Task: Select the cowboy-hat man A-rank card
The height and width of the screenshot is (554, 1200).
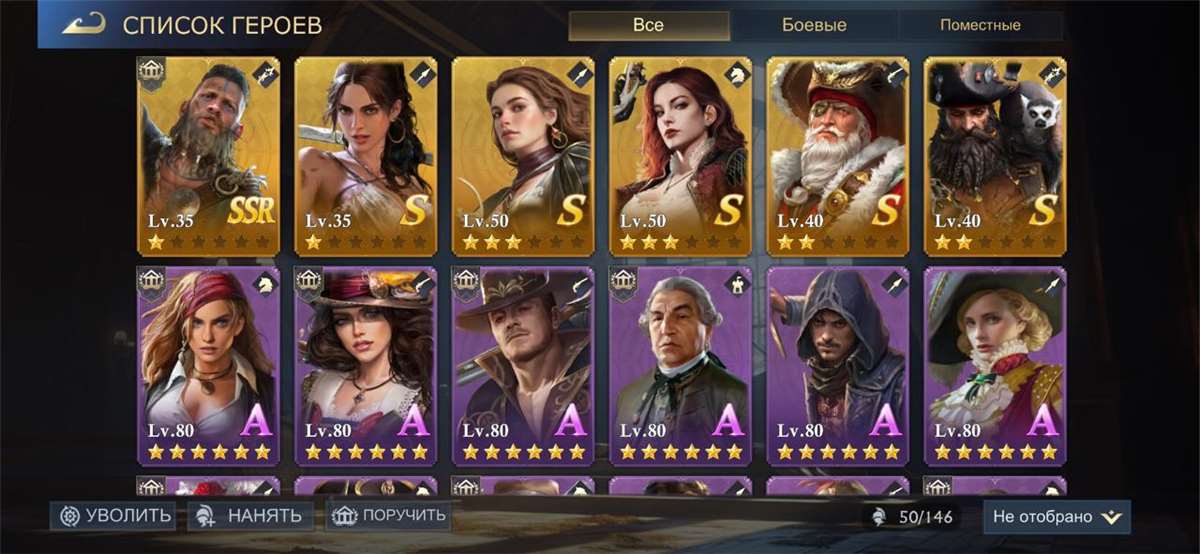Action: click(523, 365)
